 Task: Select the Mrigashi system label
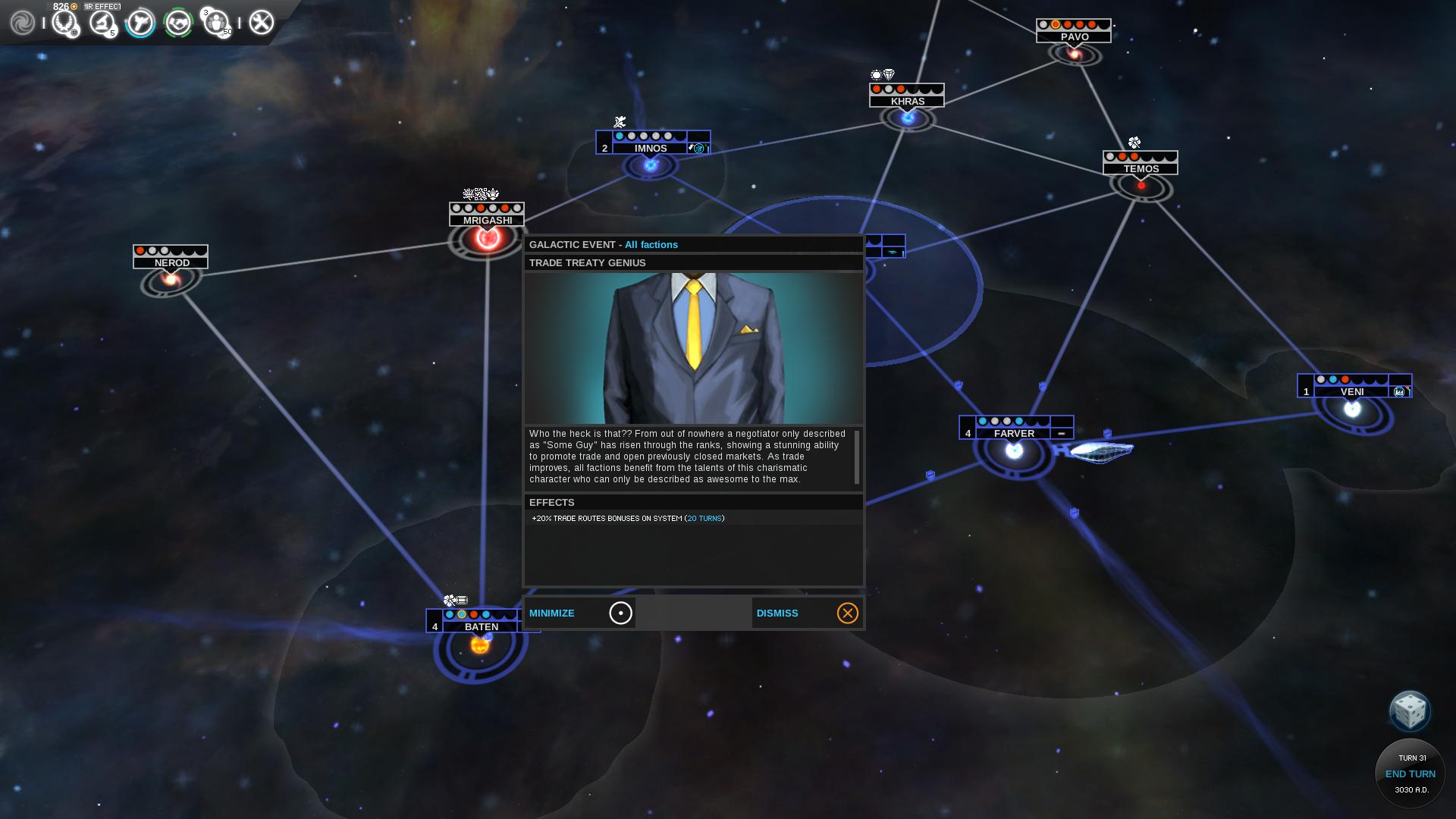pos(487,220)
